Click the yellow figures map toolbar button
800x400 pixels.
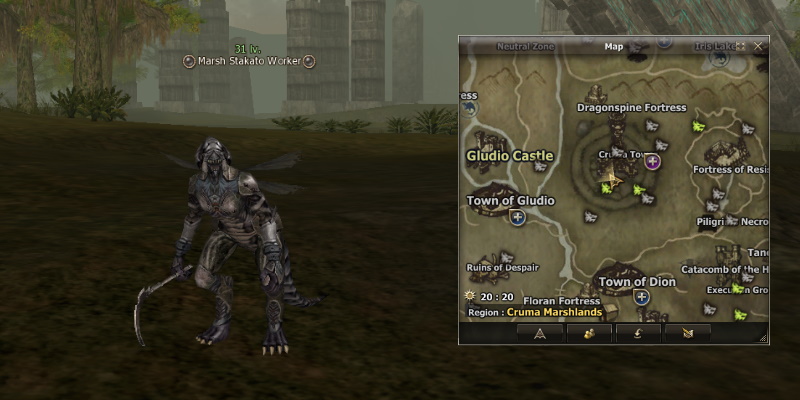[588, 333]
